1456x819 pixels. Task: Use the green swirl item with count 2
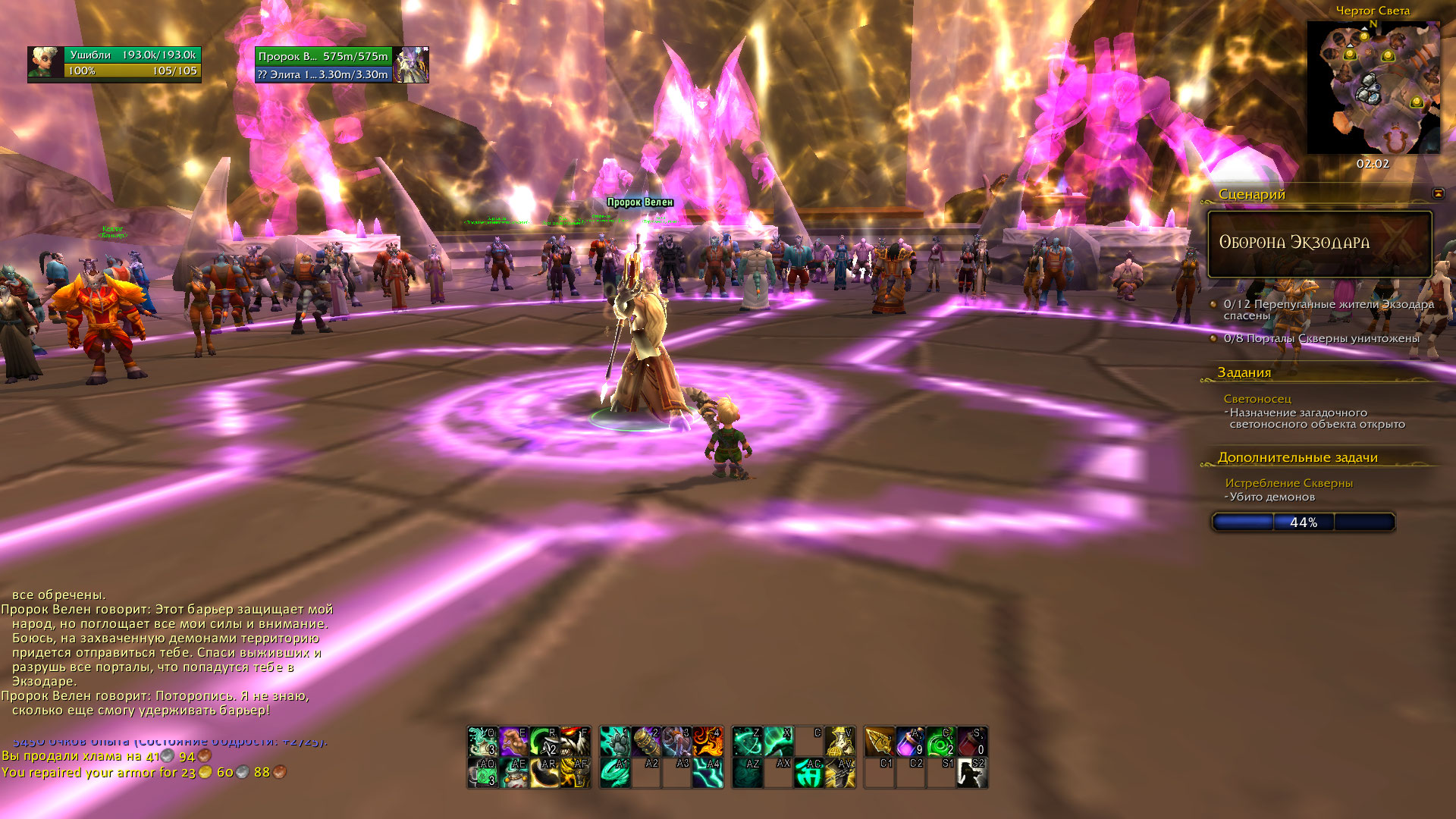pos(941,741)
